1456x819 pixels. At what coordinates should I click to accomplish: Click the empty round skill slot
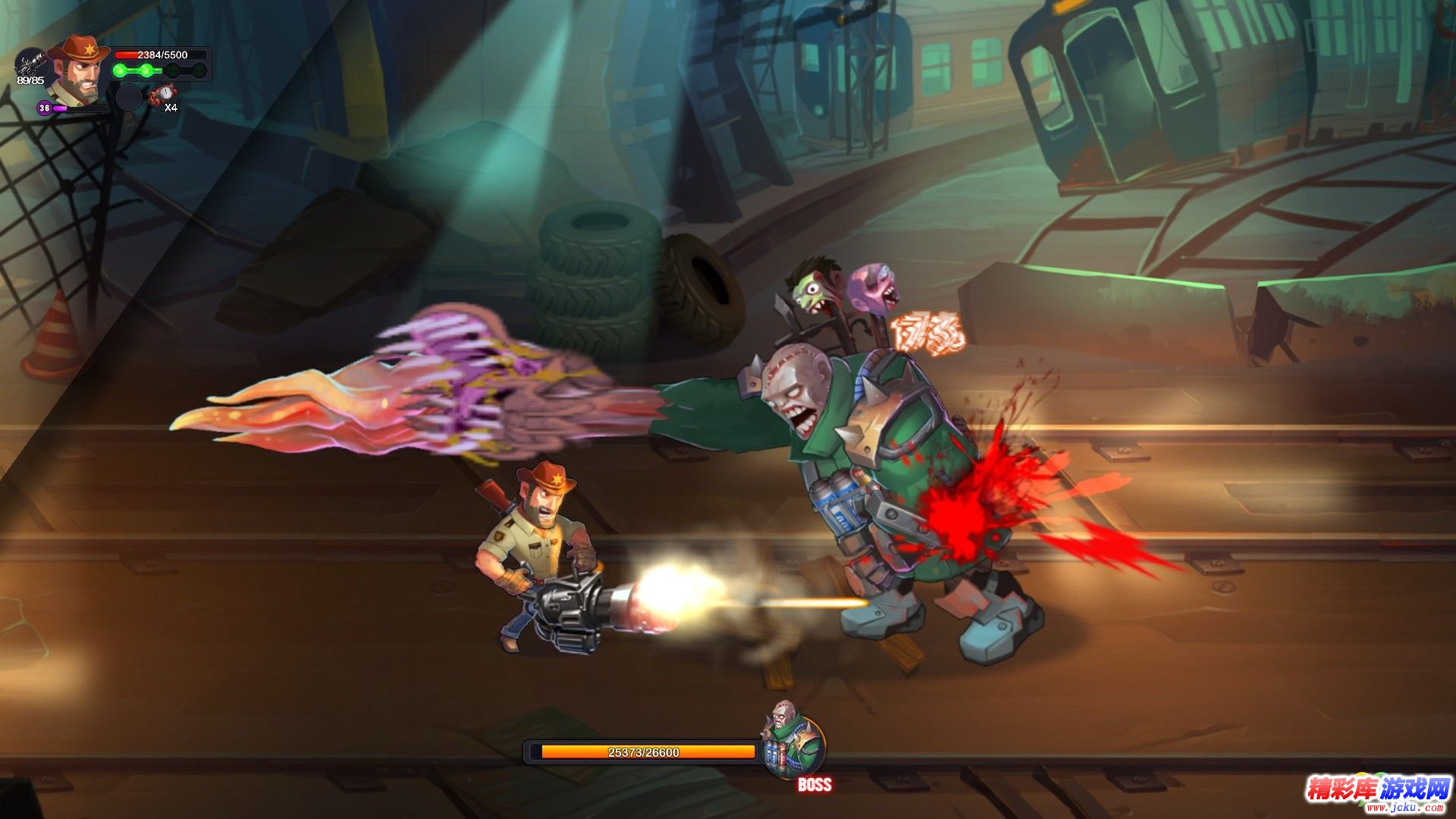tap(129, 97)
